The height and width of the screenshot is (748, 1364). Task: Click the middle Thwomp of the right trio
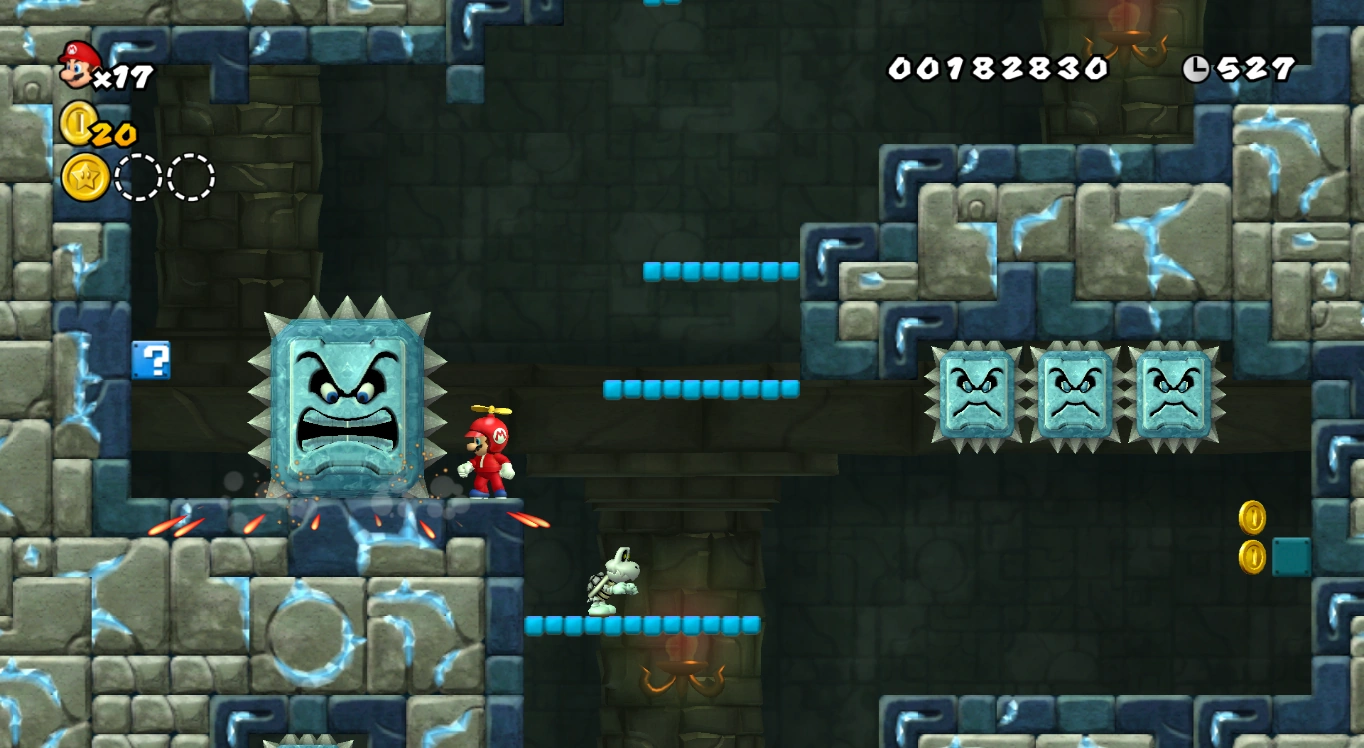[x=1075, y=393]
